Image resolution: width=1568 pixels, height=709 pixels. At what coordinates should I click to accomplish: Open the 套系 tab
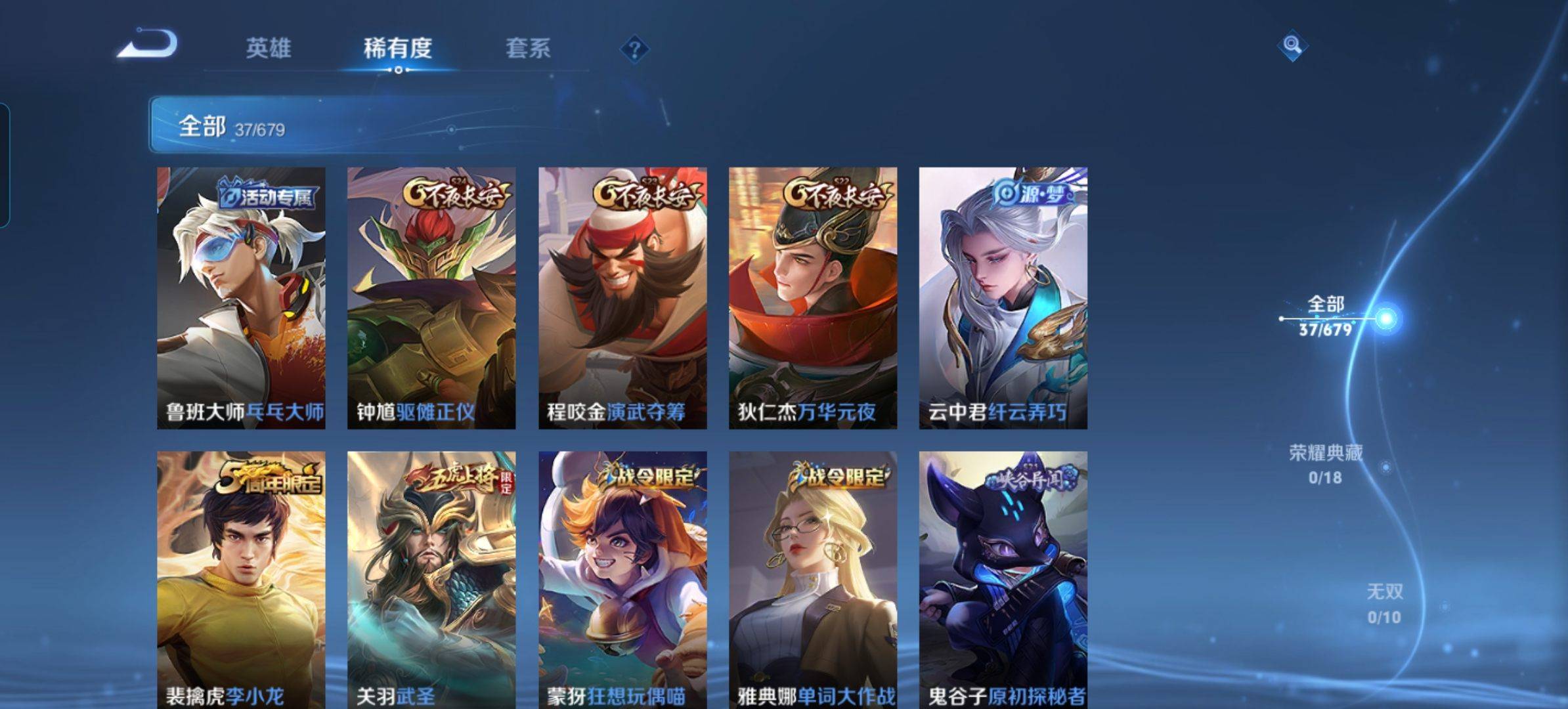coord(527,48)
